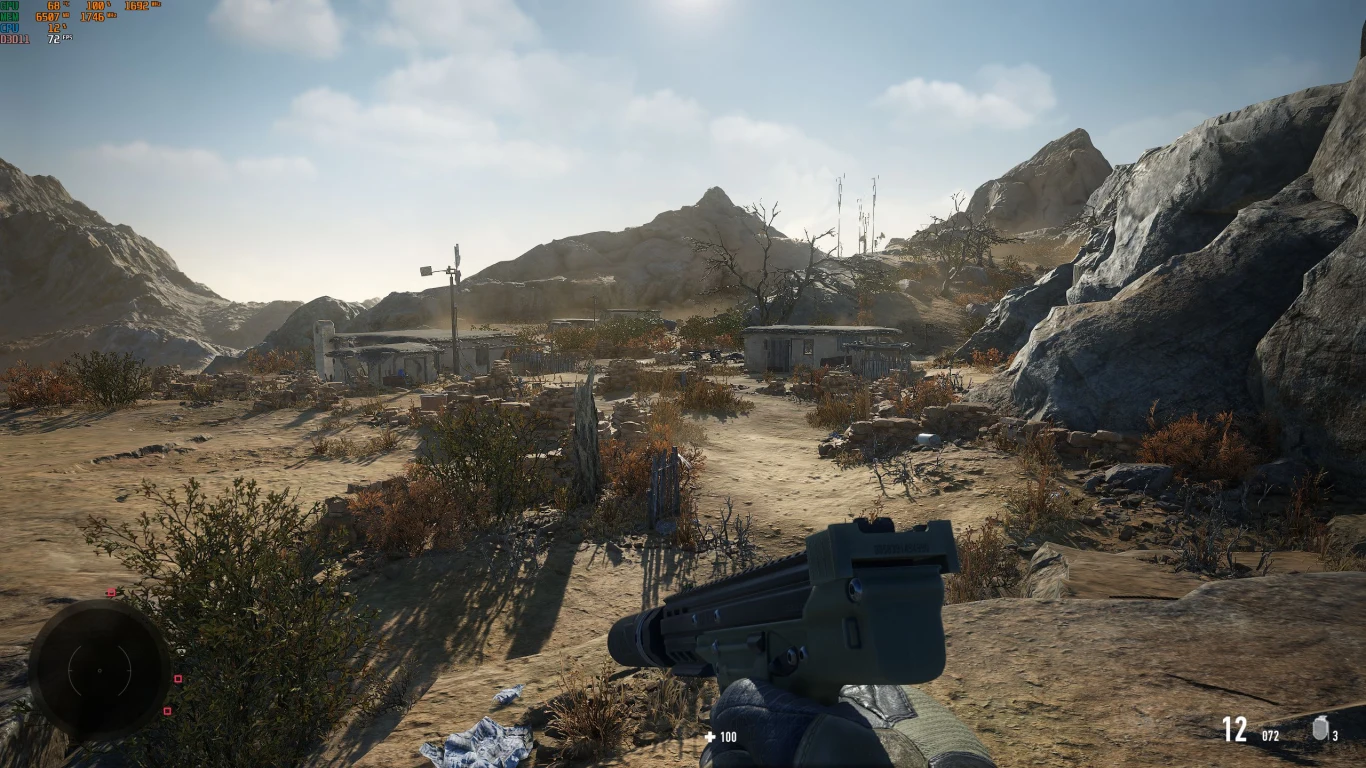Click the grenade icon near the ammo counter
1366x768 pixels.
click(1321, 727)
